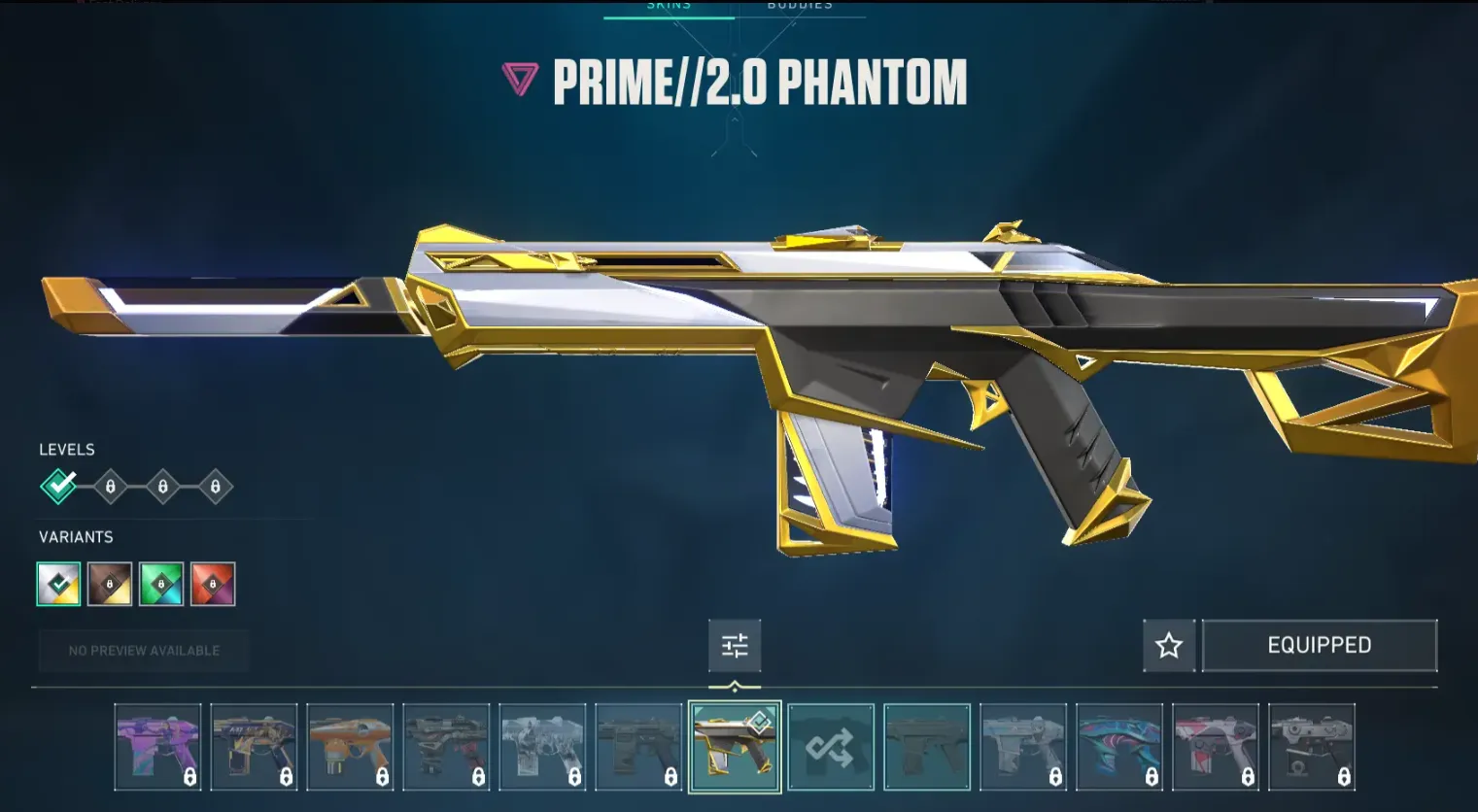
Task: Click the EQUIPPED button
Action: (x=1319, y=646)
